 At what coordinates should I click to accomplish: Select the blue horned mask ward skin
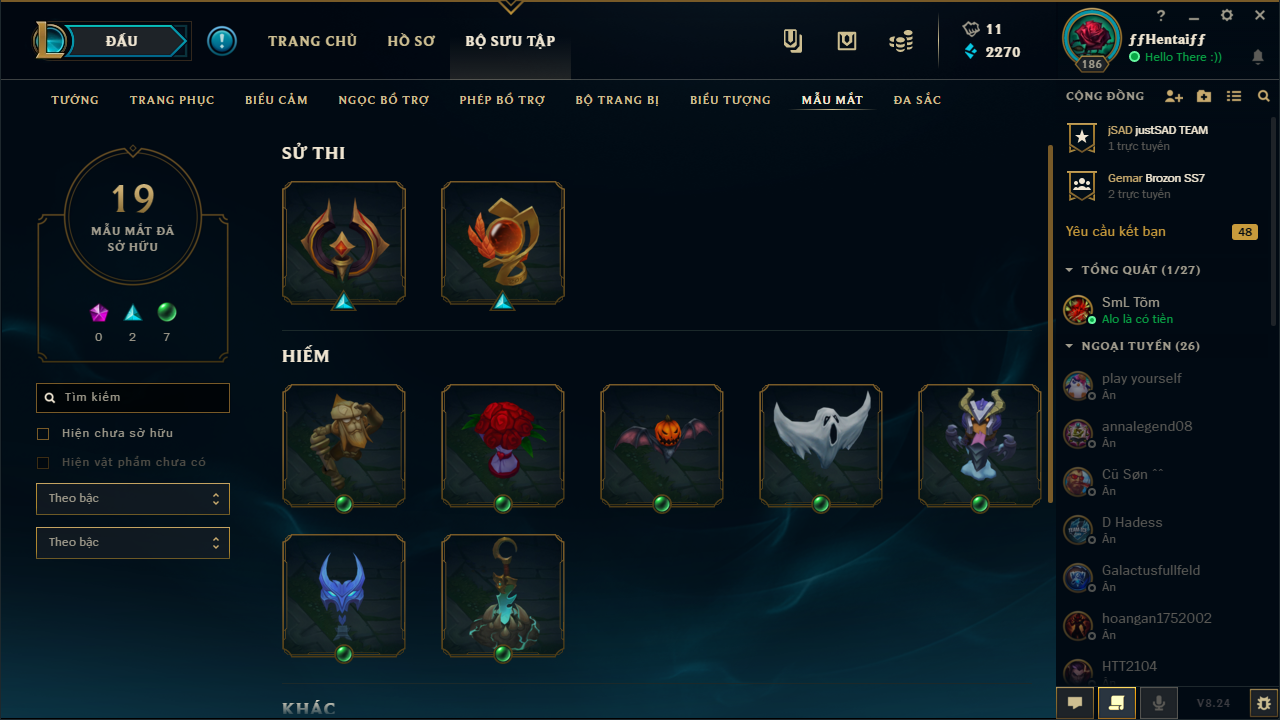pos(344,594)
